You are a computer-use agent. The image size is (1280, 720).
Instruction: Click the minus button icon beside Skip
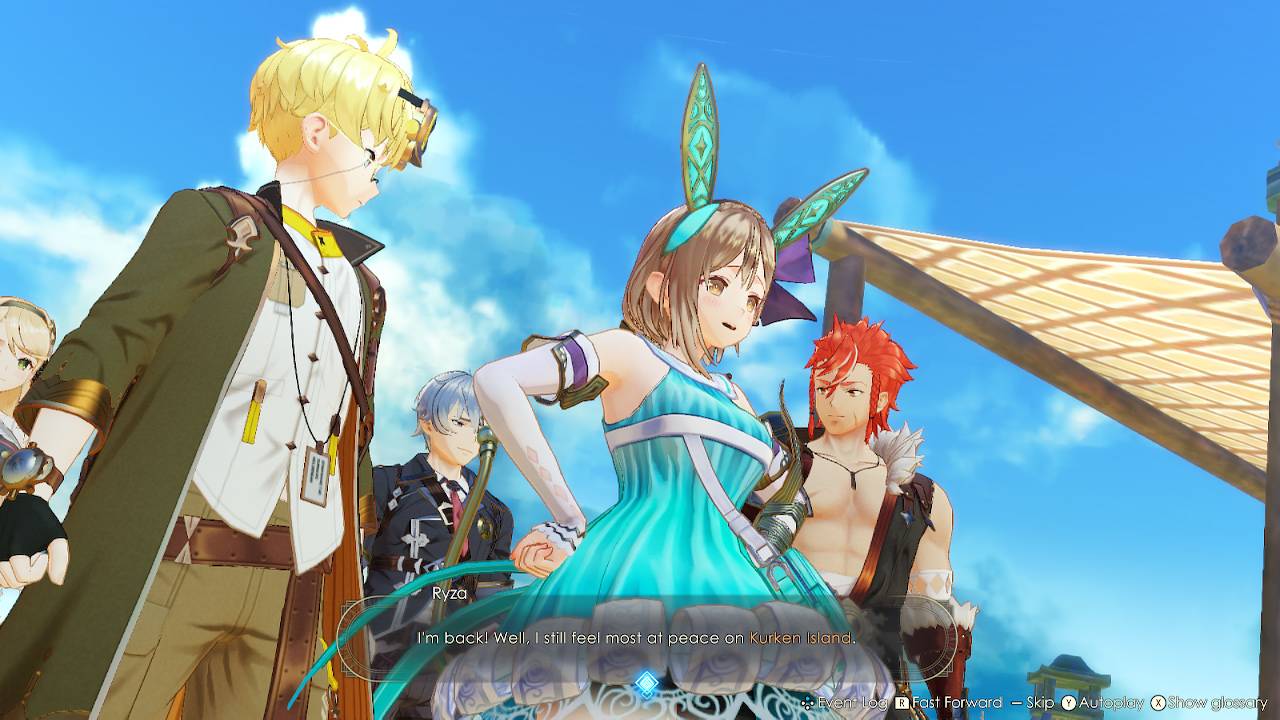click(1015, 703)
